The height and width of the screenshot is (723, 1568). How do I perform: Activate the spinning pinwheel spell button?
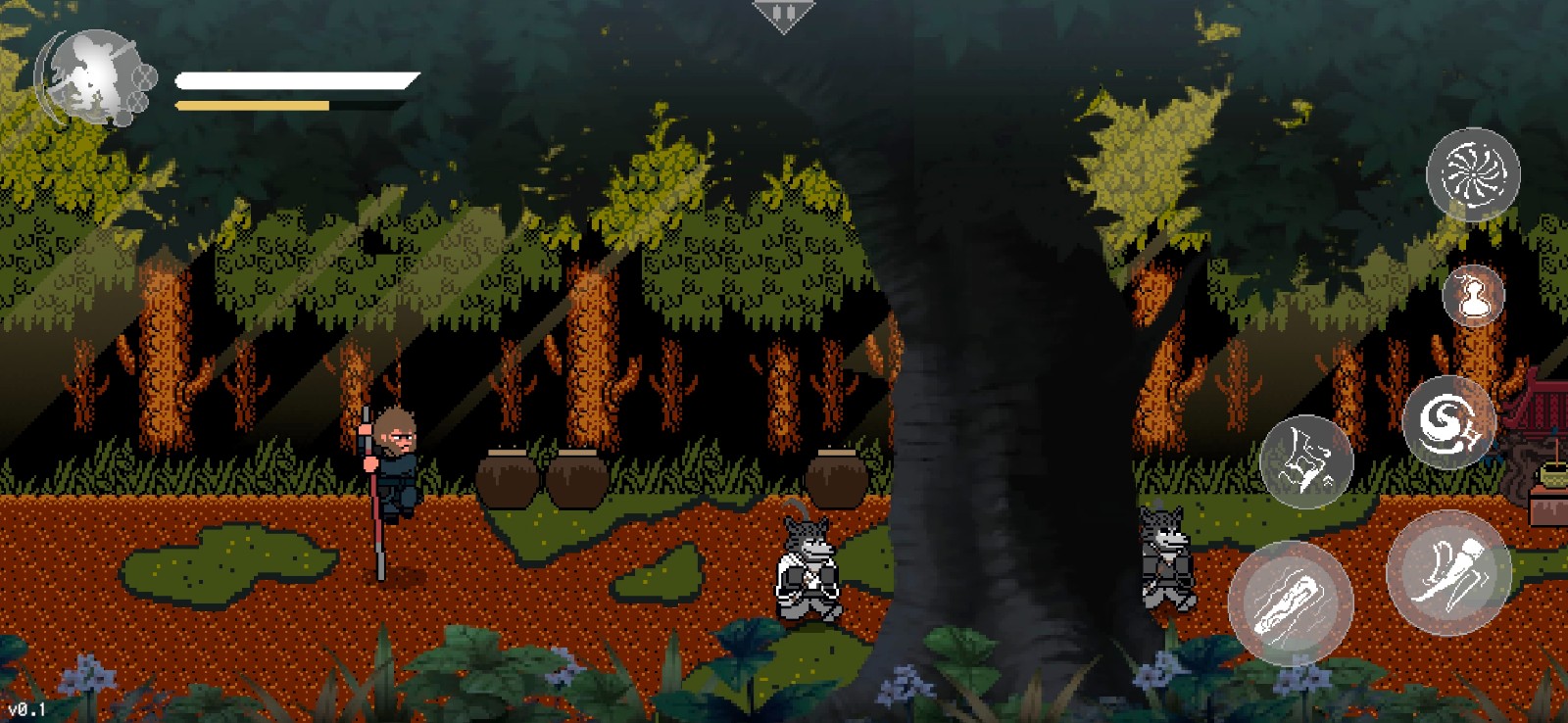coord(1472,174)
